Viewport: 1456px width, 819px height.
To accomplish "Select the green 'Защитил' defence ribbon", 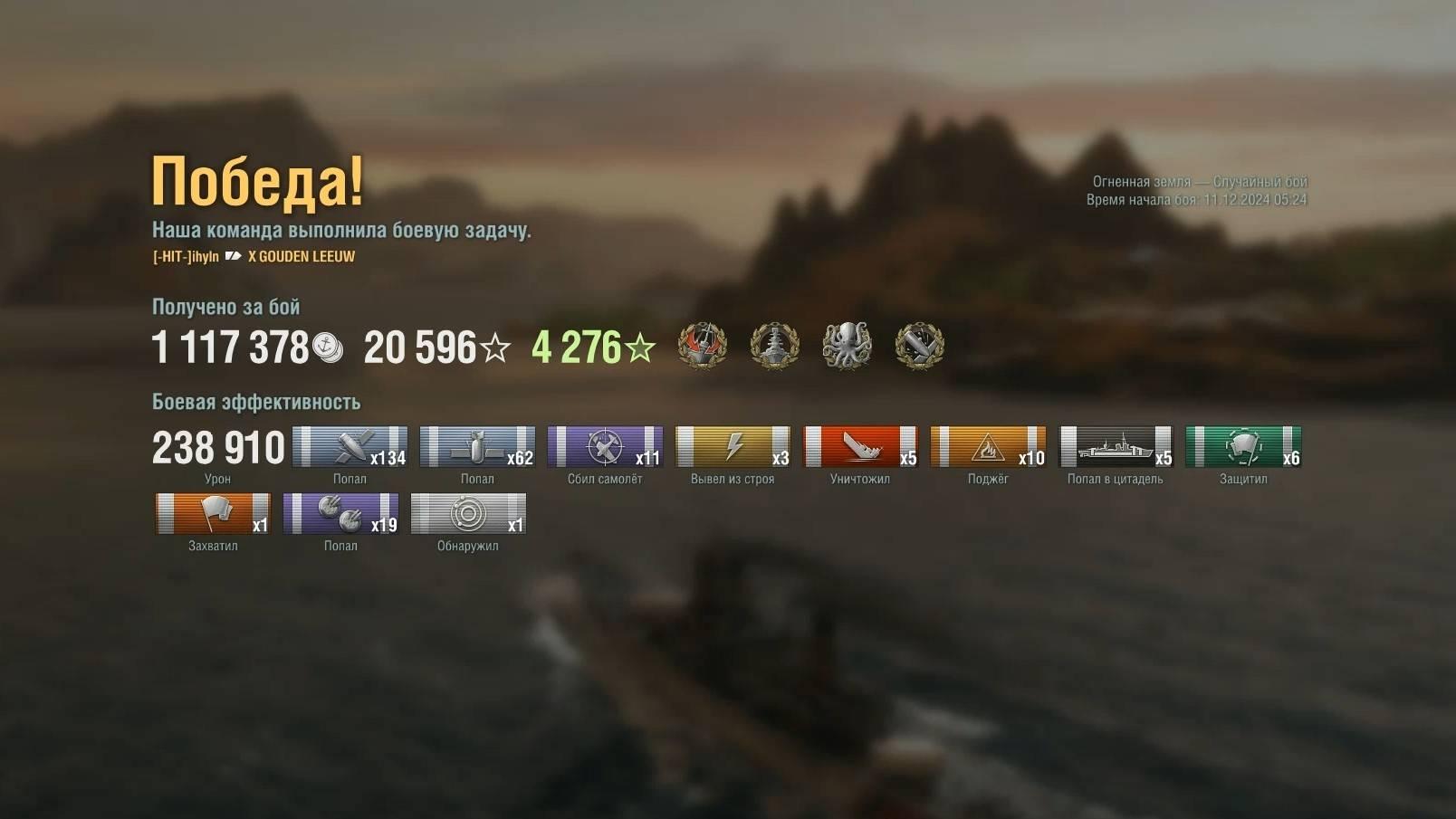I will pyautogui.click(x=1243, y=447).
